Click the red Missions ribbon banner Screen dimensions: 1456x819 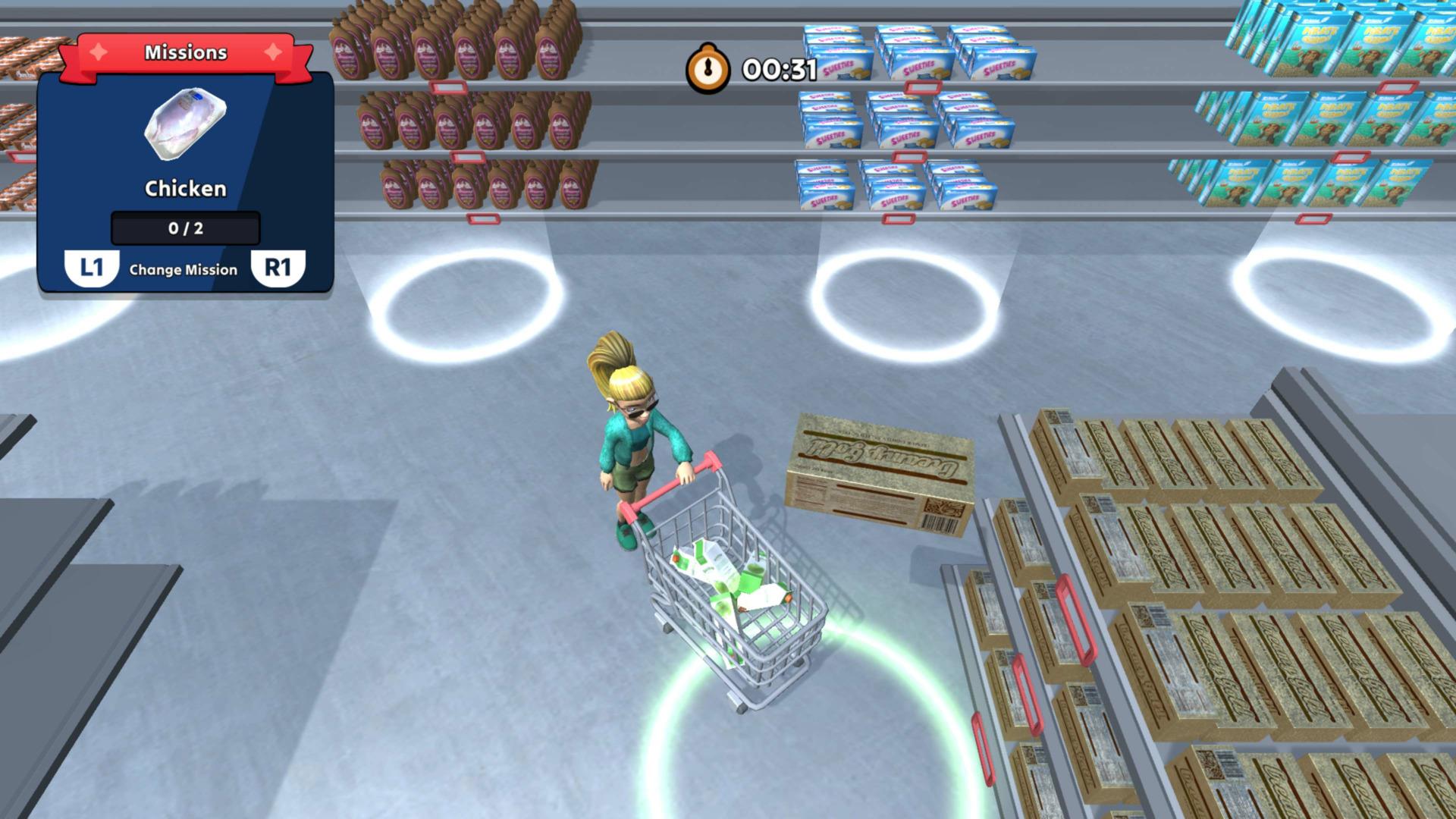(x=186, y=52)
